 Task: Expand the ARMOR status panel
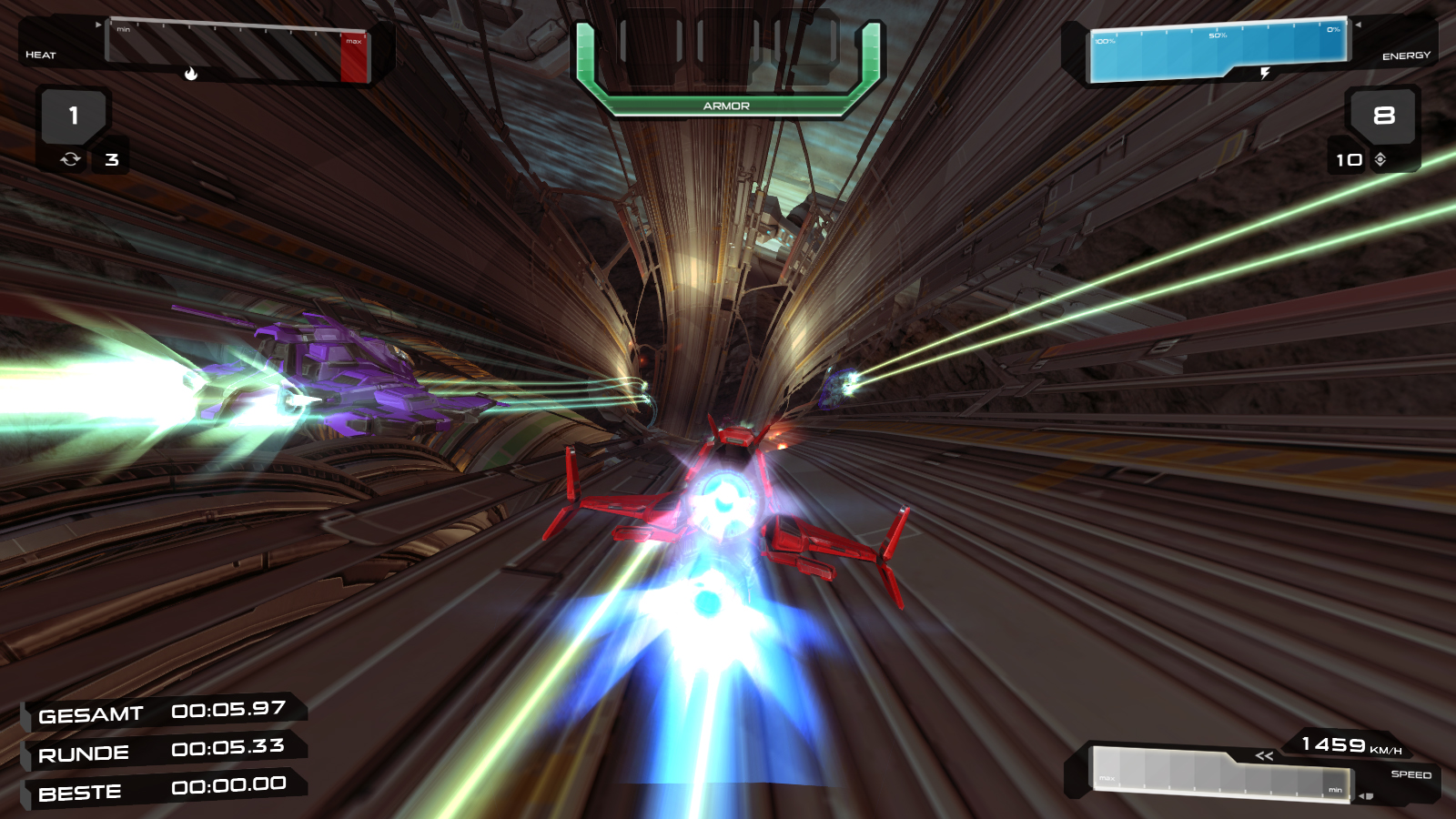click(725, 106)
